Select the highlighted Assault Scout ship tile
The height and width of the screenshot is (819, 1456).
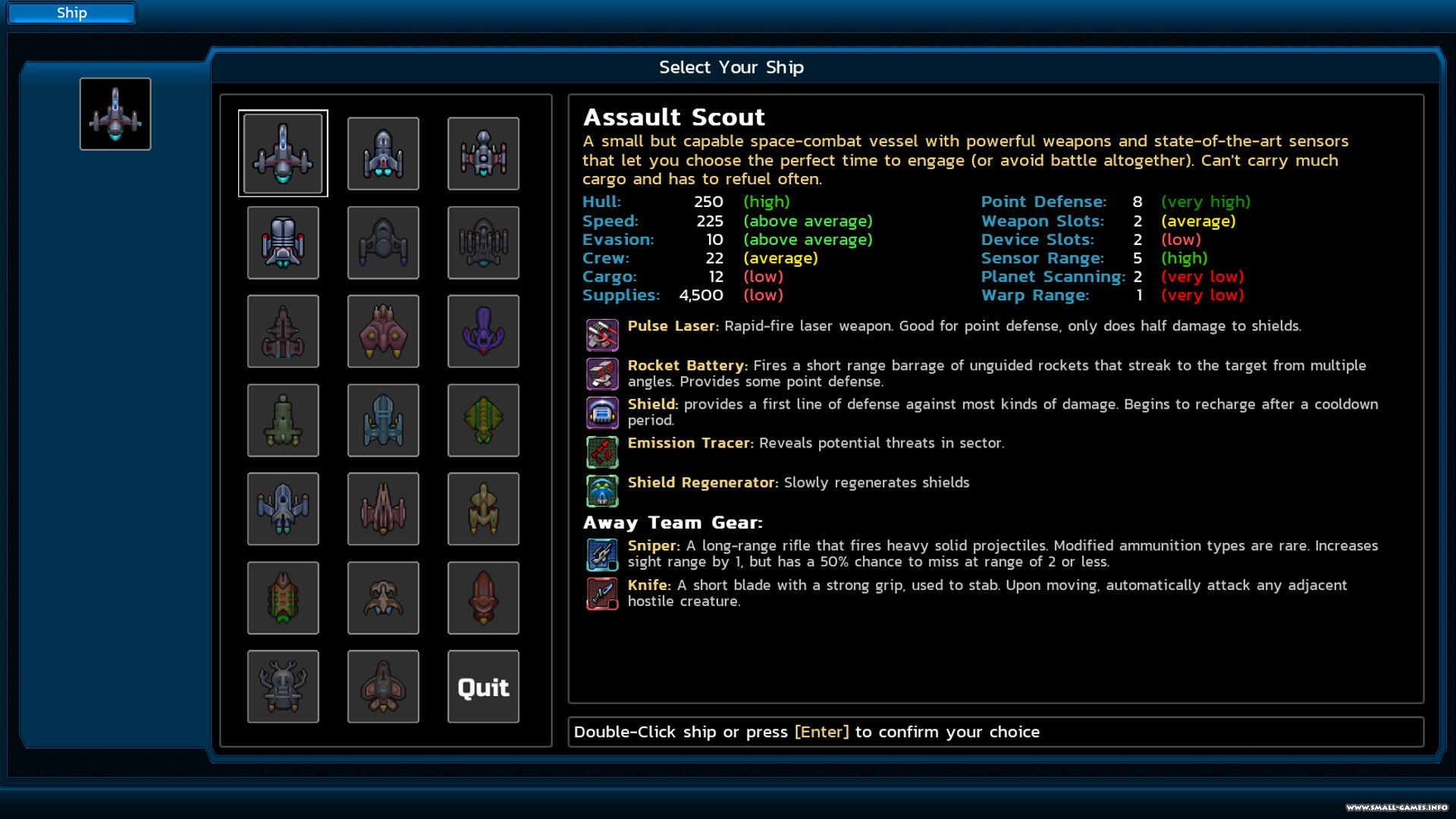pyautogui.click(x=283, y=153)
